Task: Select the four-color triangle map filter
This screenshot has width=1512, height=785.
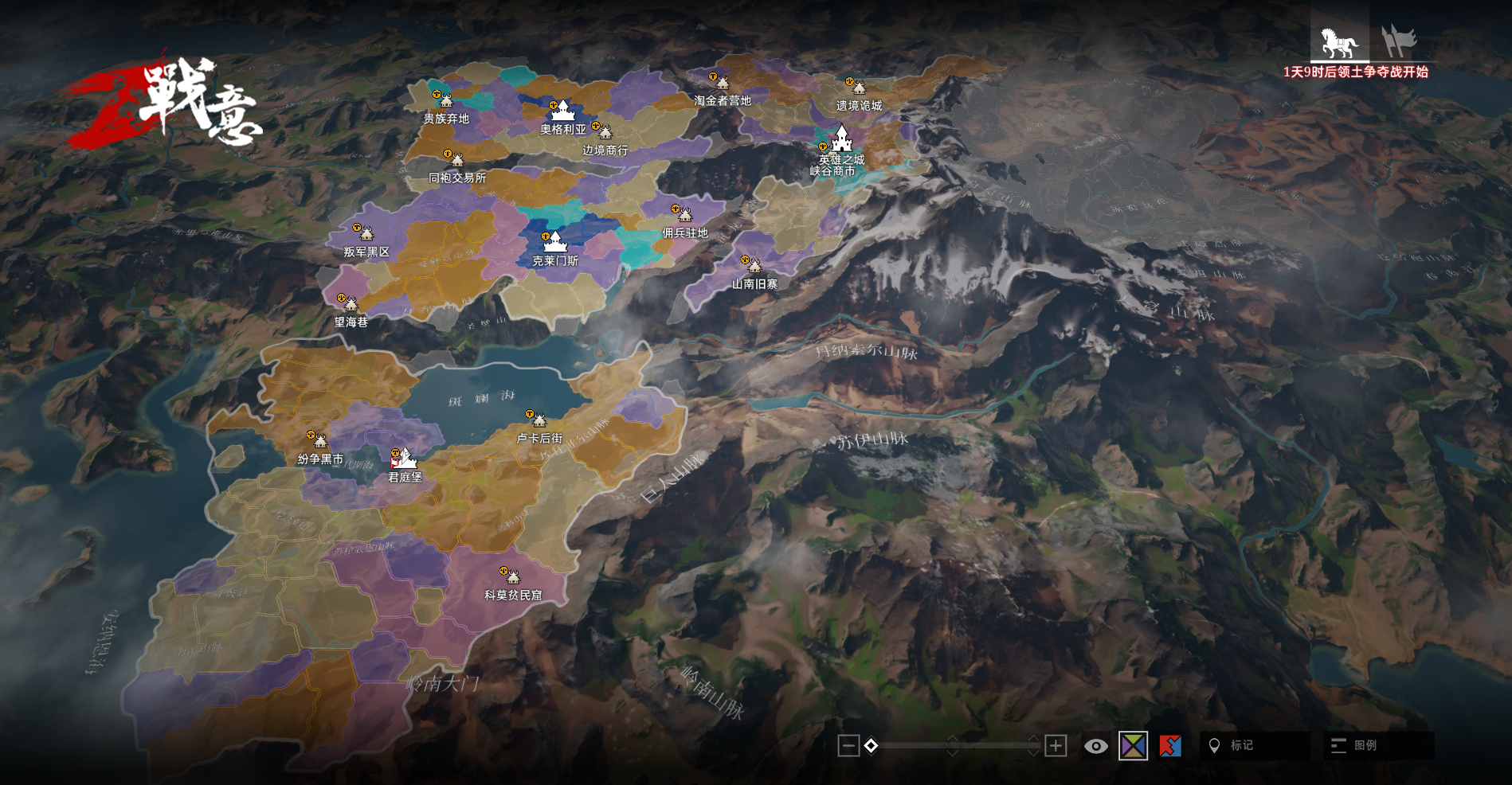Action: click(1133, 746)
